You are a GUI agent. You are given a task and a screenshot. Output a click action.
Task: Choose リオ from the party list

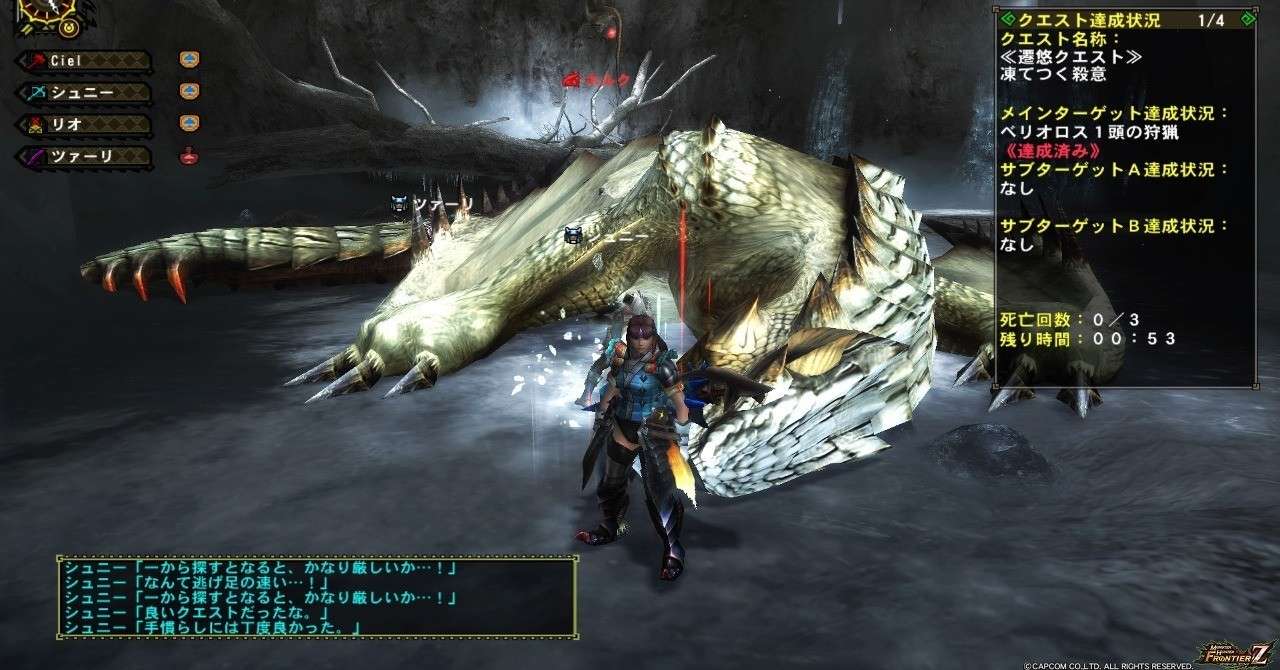(x=85, y=125)
